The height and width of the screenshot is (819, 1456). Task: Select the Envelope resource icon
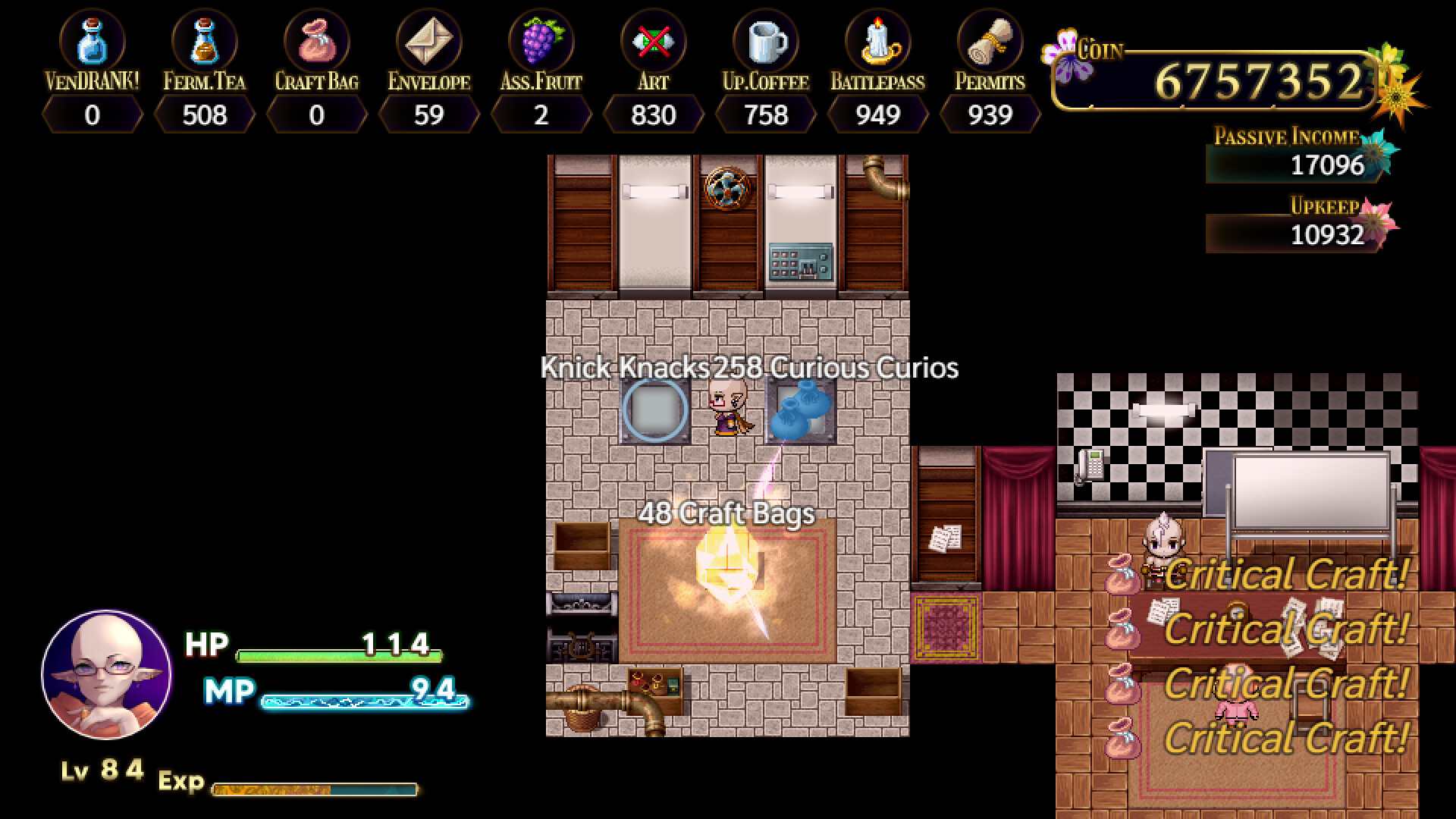[429, 43]
